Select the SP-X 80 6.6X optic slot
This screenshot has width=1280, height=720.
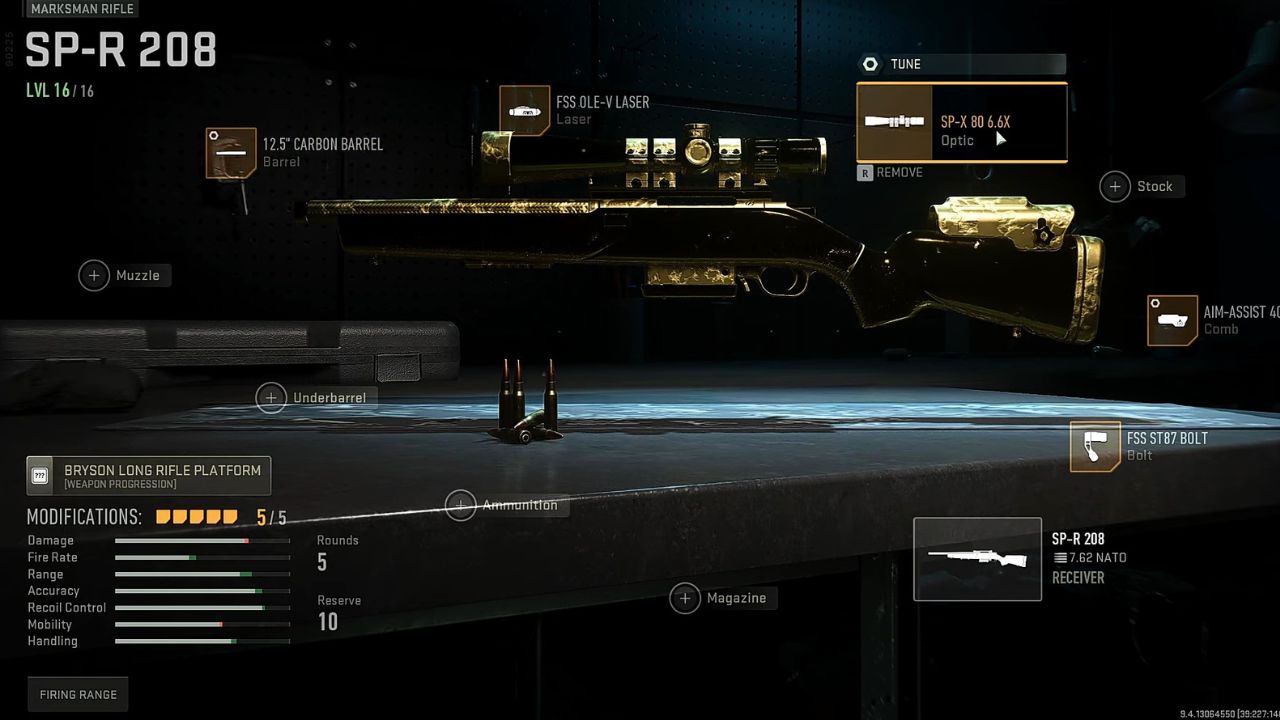[x=961, y=123]
